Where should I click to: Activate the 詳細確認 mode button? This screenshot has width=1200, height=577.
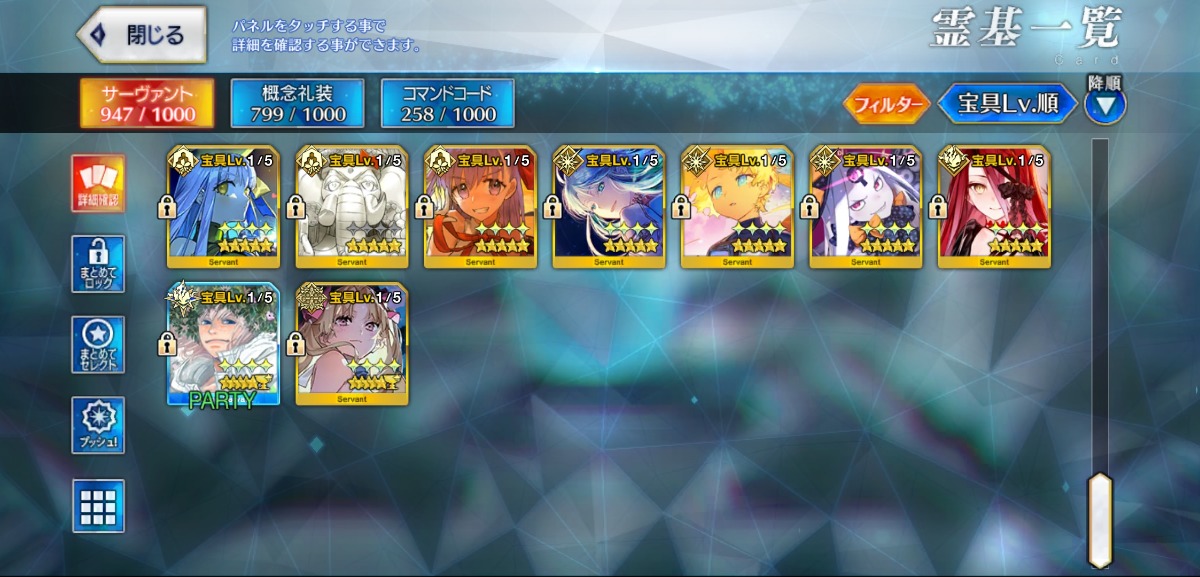98,184
